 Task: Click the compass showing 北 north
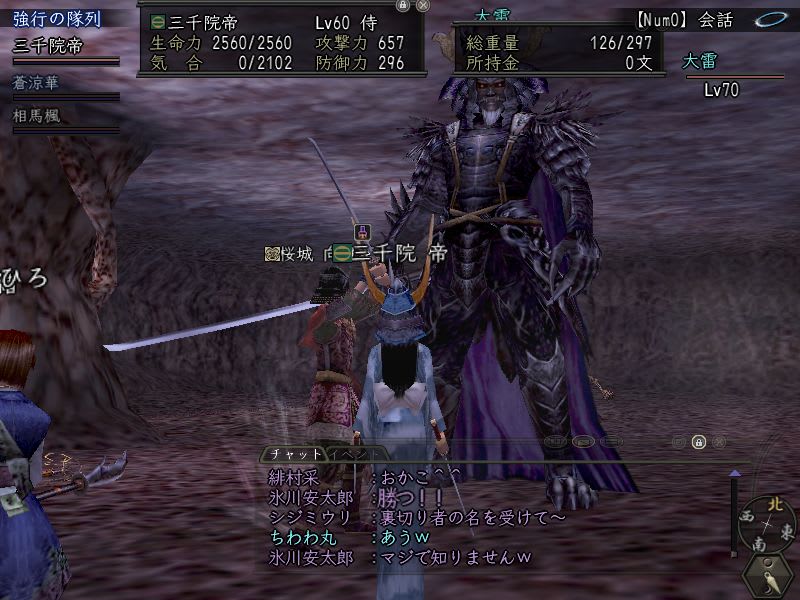(x=767, y=523)
